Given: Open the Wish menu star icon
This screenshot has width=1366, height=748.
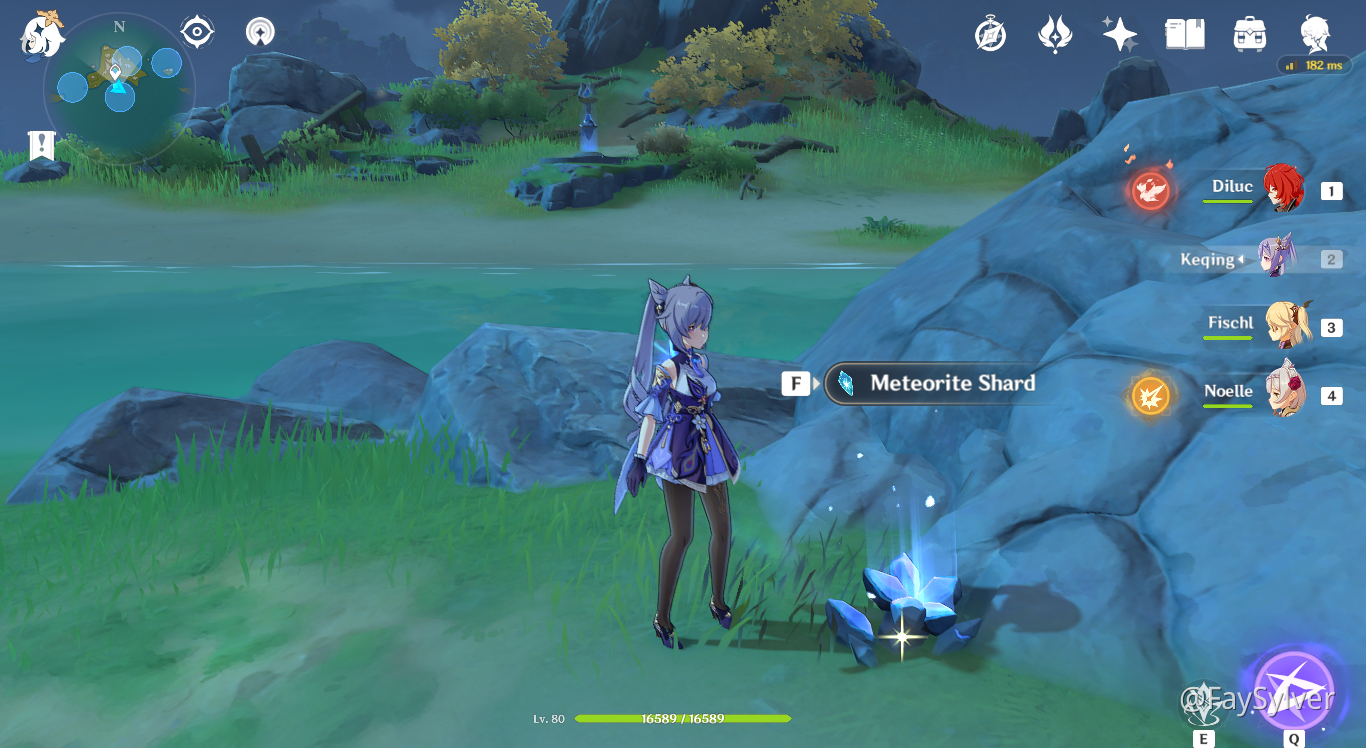Looking at the screenshot, I should (1119, 33).
